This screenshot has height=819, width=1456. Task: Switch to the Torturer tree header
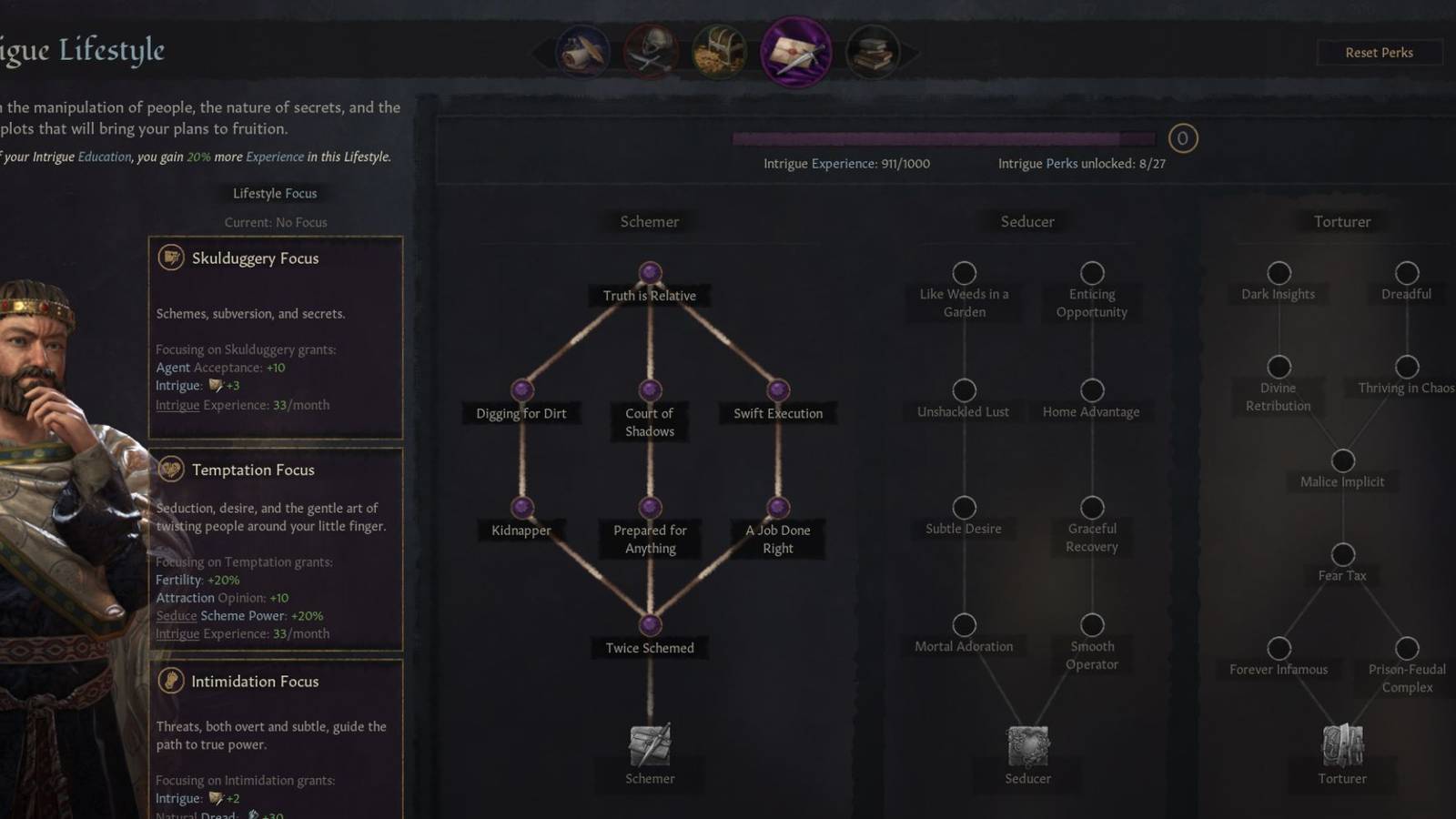pos(1340,221)
